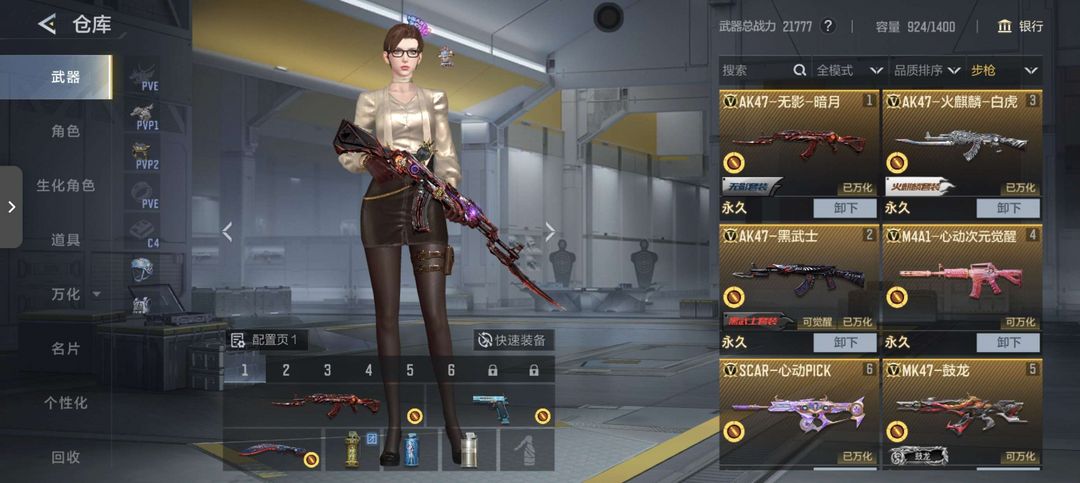
Task: Expand the 步枪 weapon type dropdown
Action: [1004, 70]
